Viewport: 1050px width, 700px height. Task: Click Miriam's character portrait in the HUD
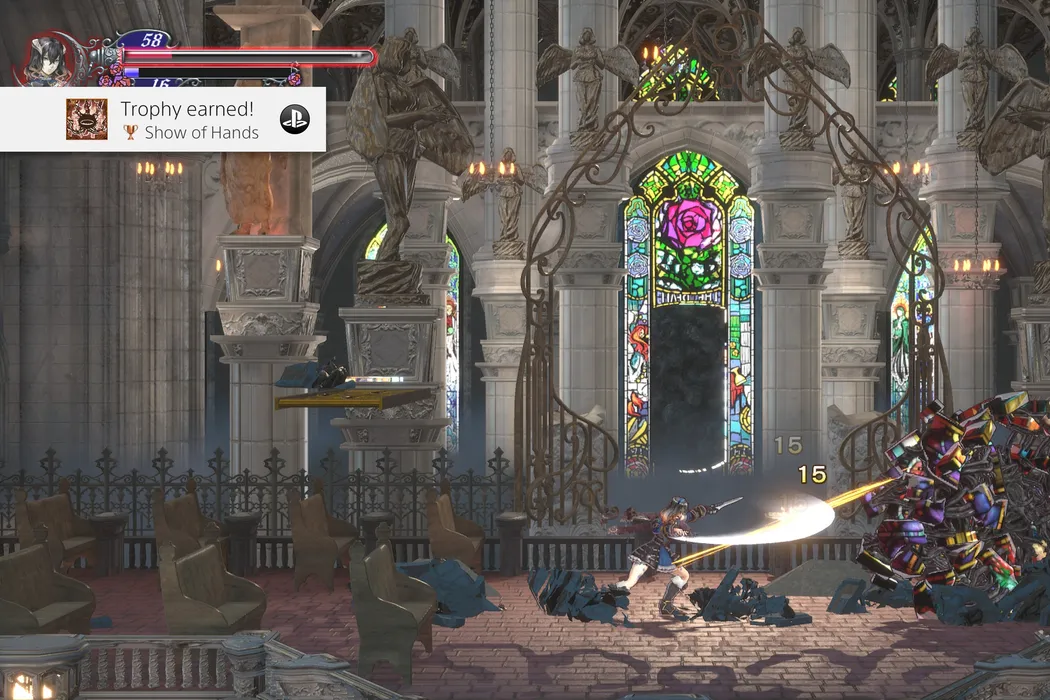[46, 60]
